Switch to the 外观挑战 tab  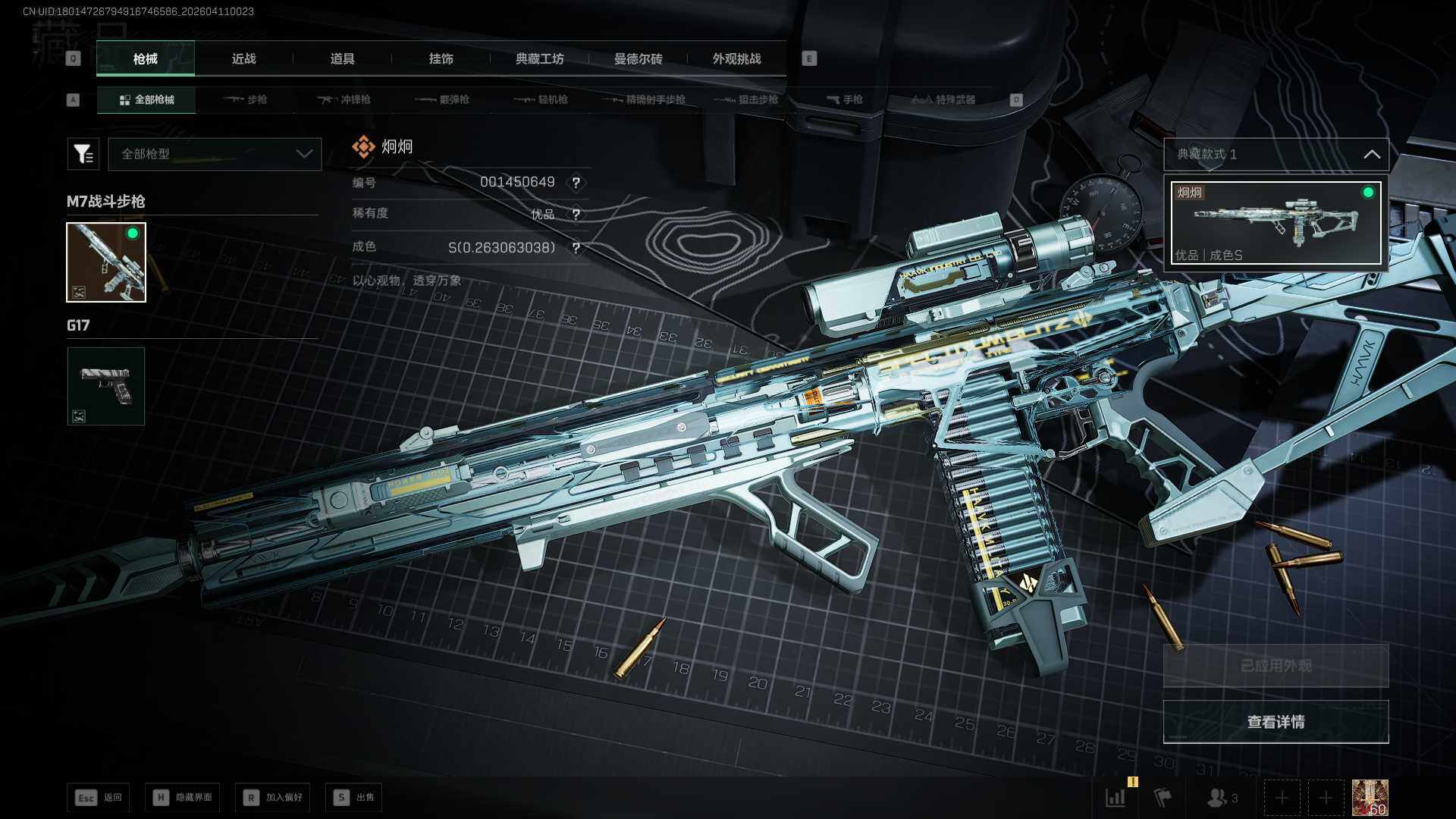coord(736,58)
